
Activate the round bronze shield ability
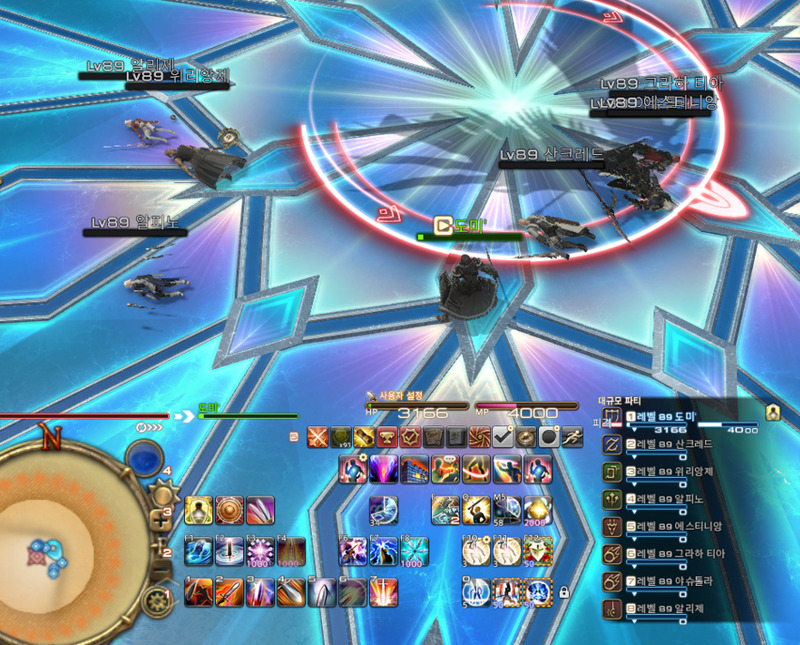point(228,510)
